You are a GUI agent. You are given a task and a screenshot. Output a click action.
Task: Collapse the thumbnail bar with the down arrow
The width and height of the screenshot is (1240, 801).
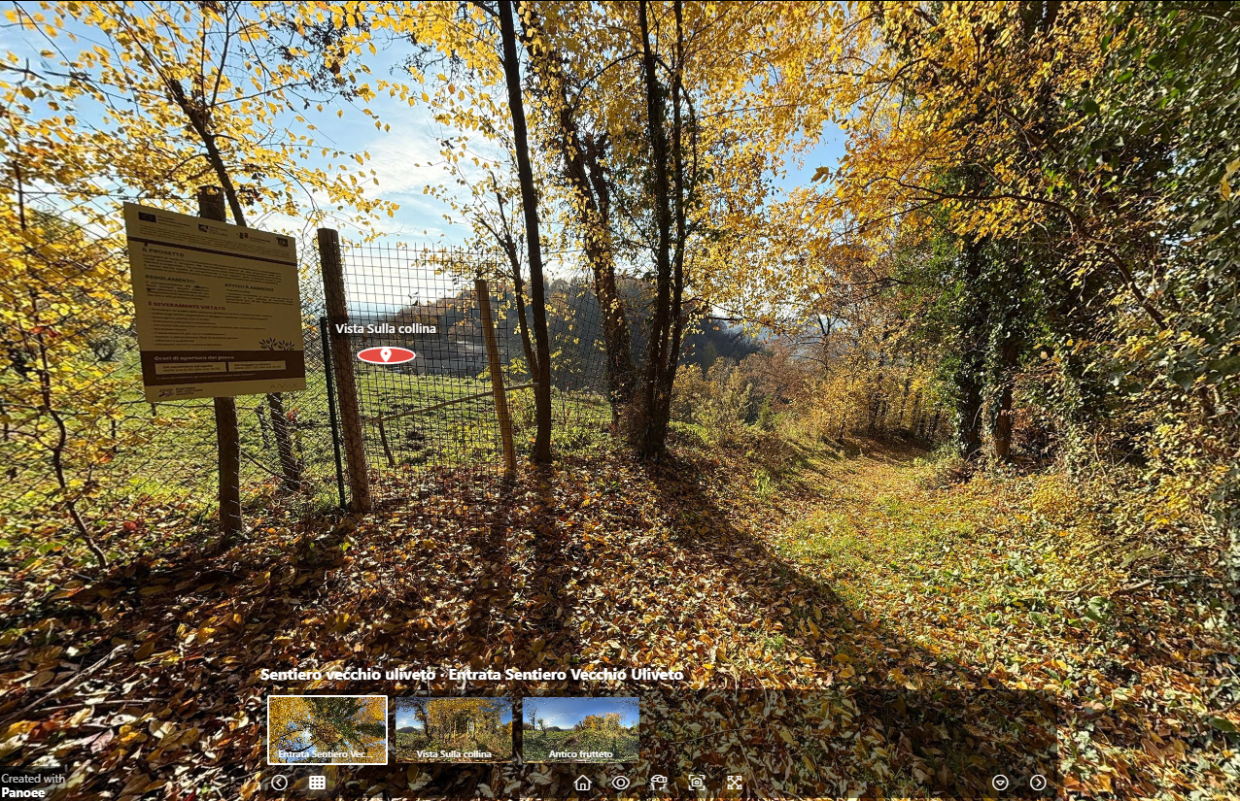(1000, 783)
